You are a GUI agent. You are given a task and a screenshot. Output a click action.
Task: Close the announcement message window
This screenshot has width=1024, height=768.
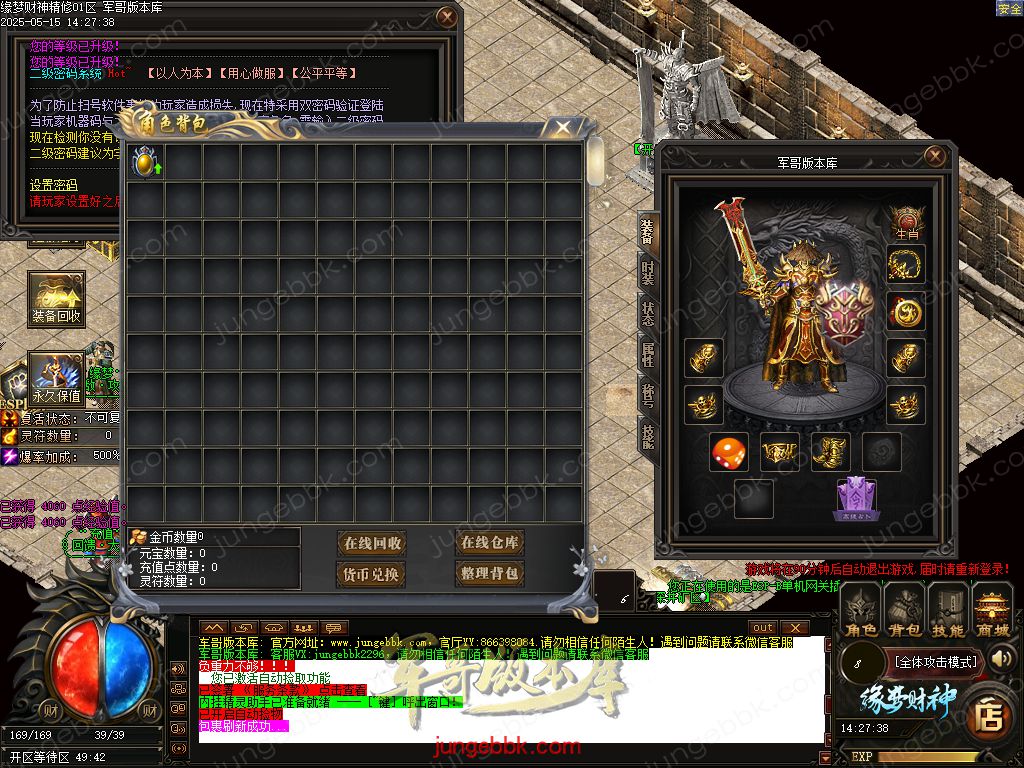[x=447, y=16]
